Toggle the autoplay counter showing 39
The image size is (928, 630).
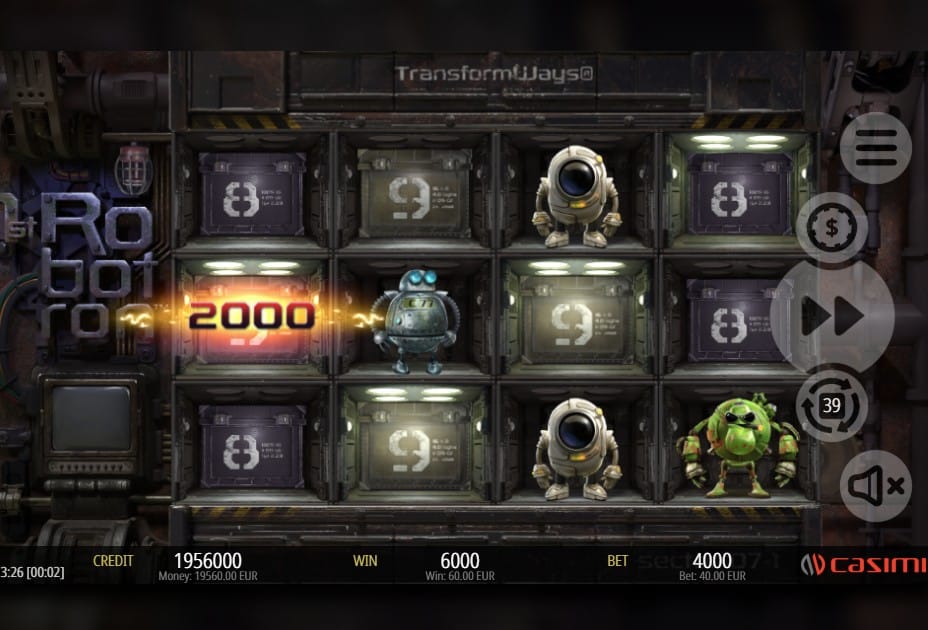[831, 405]
